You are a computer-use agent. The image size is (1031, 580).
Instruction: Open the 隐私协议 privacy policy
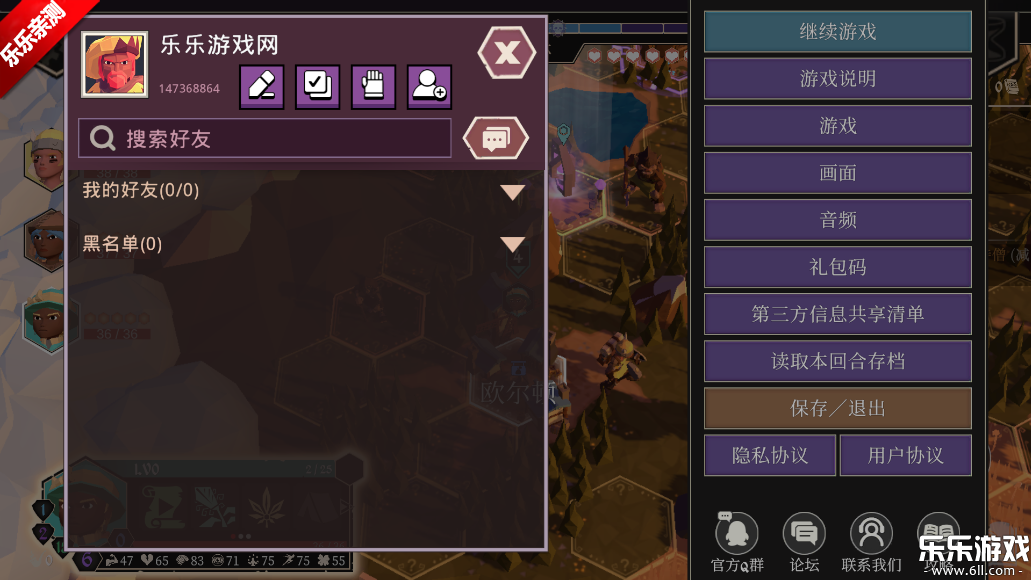(x=770, y=455)
